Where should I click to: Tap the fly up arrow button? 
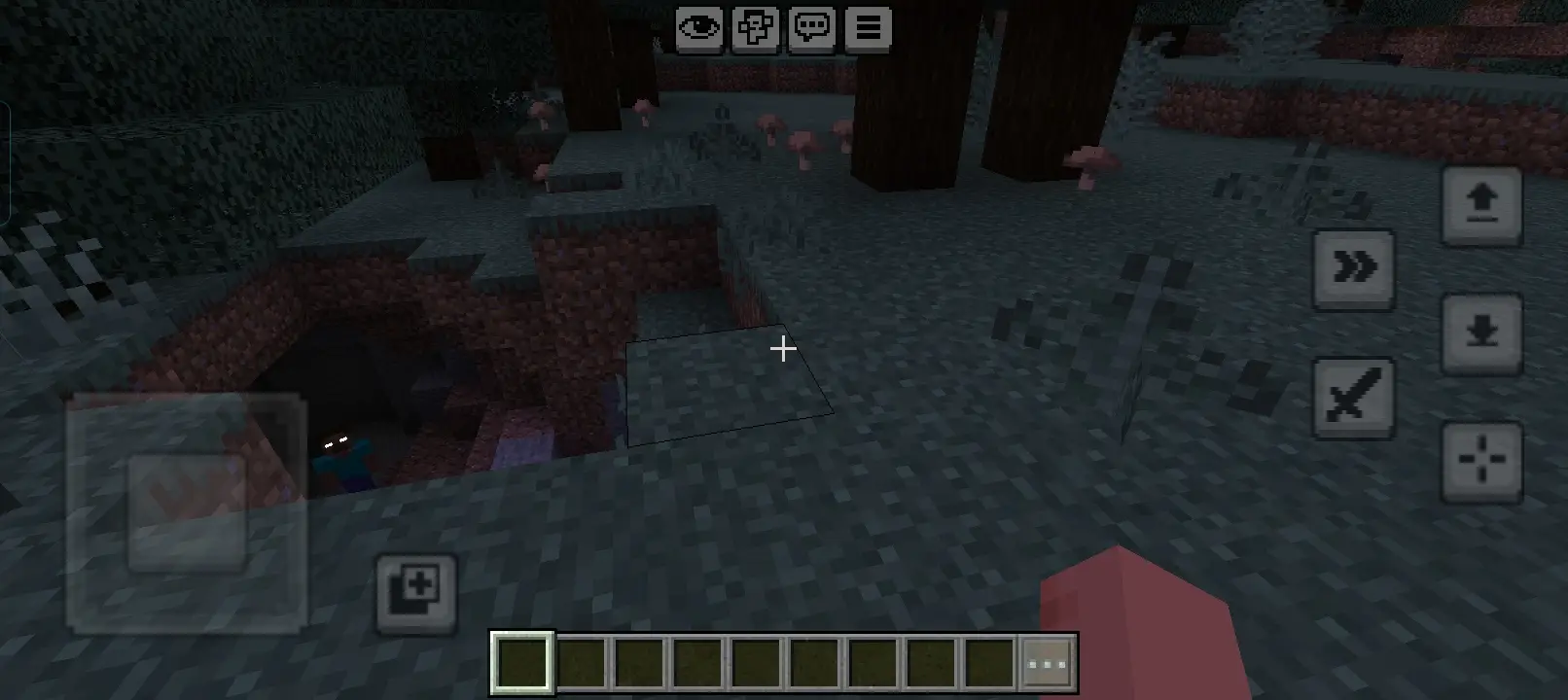click(1481, 205)
